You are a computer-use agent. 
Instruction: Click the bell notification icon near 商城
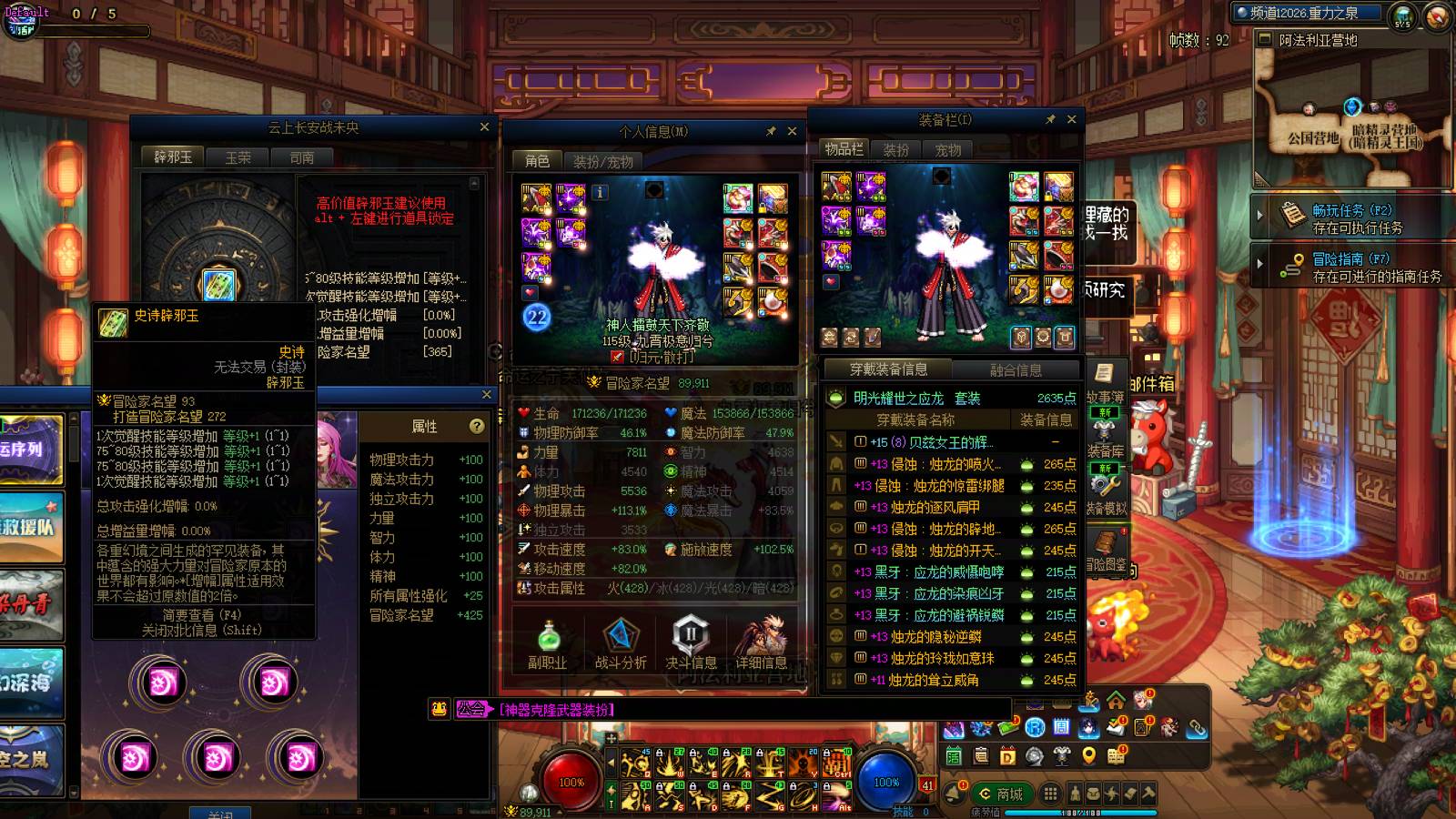tap(954, 792)
